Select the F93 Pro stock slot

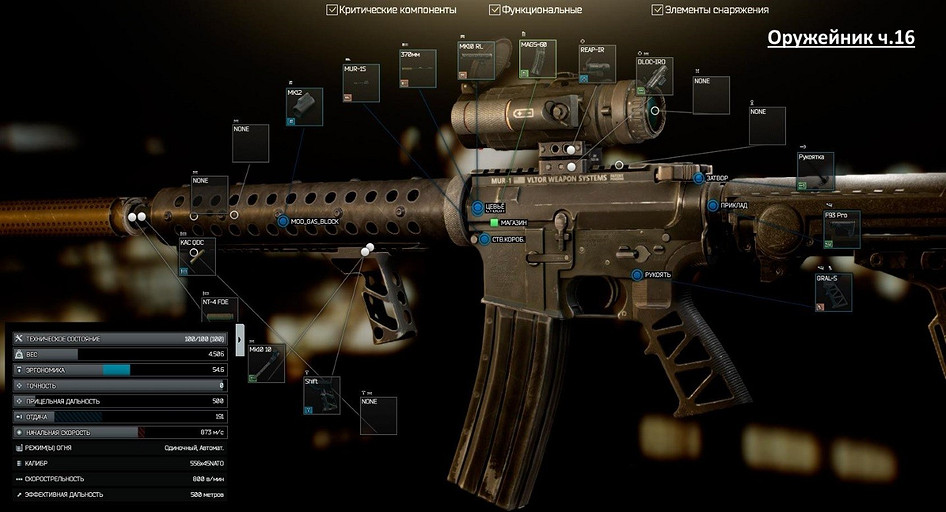[841, 229]
